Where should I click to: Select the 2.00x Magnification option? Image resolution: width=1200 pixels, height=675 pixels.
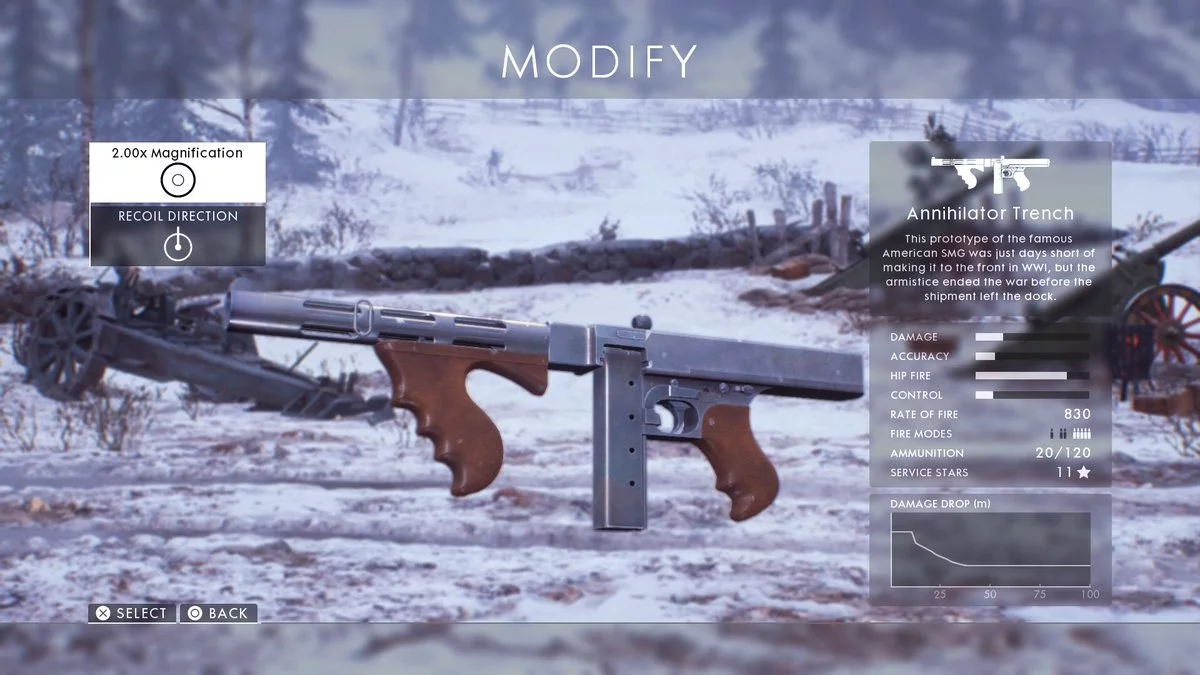tap(177, 172)
